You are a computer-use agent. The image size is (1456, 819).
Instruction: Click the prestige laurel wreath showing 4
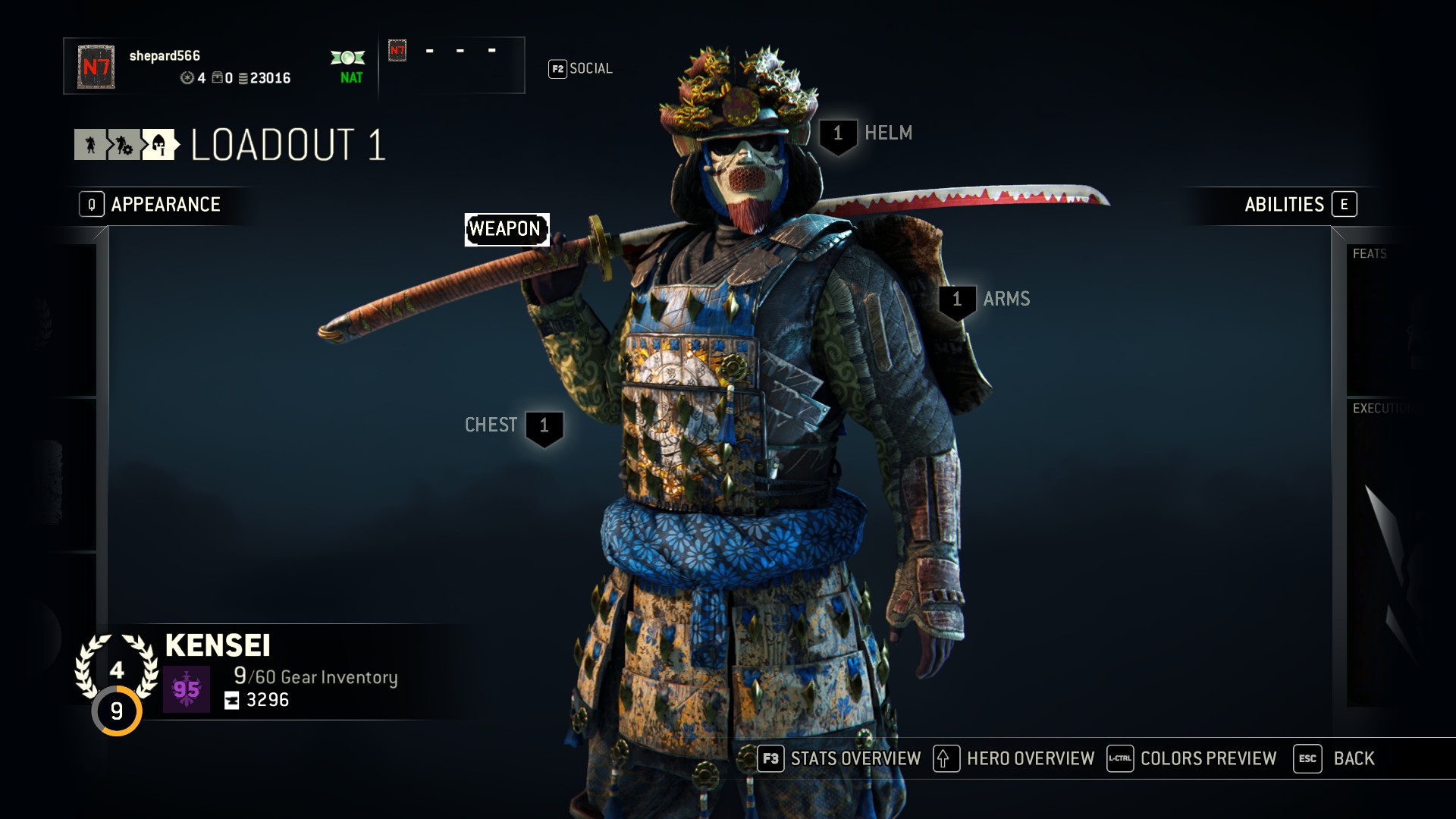[118, 669]
